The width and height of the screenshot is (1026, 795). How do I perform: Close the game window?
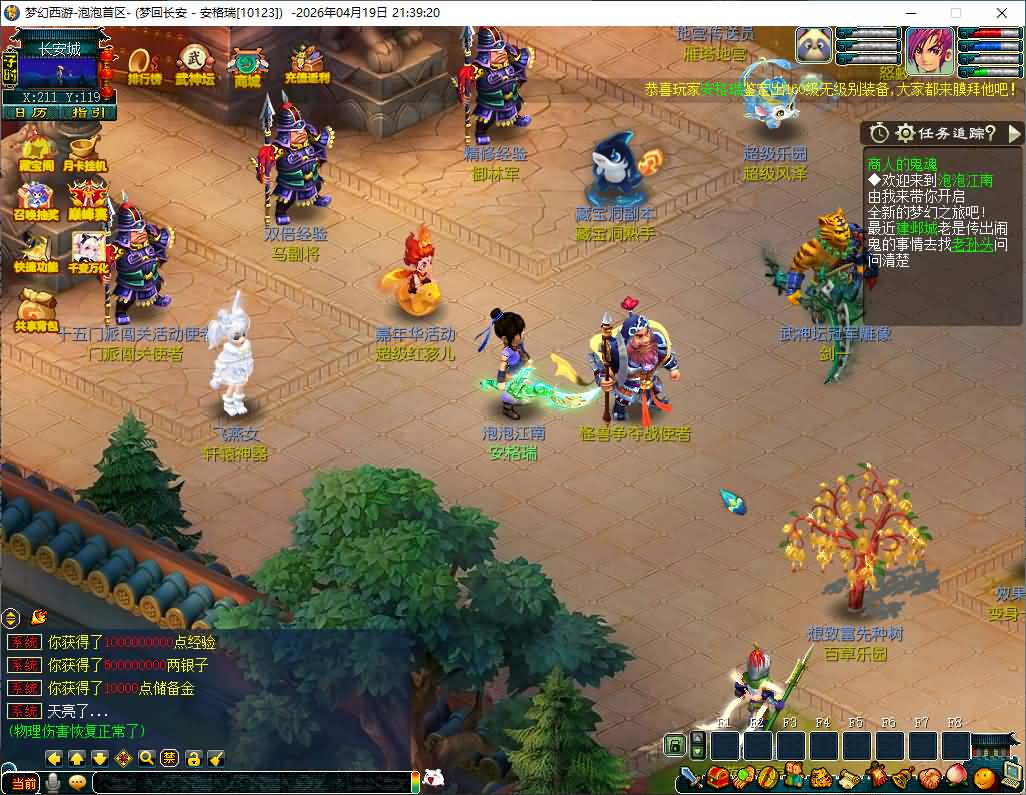(1002, 13)
